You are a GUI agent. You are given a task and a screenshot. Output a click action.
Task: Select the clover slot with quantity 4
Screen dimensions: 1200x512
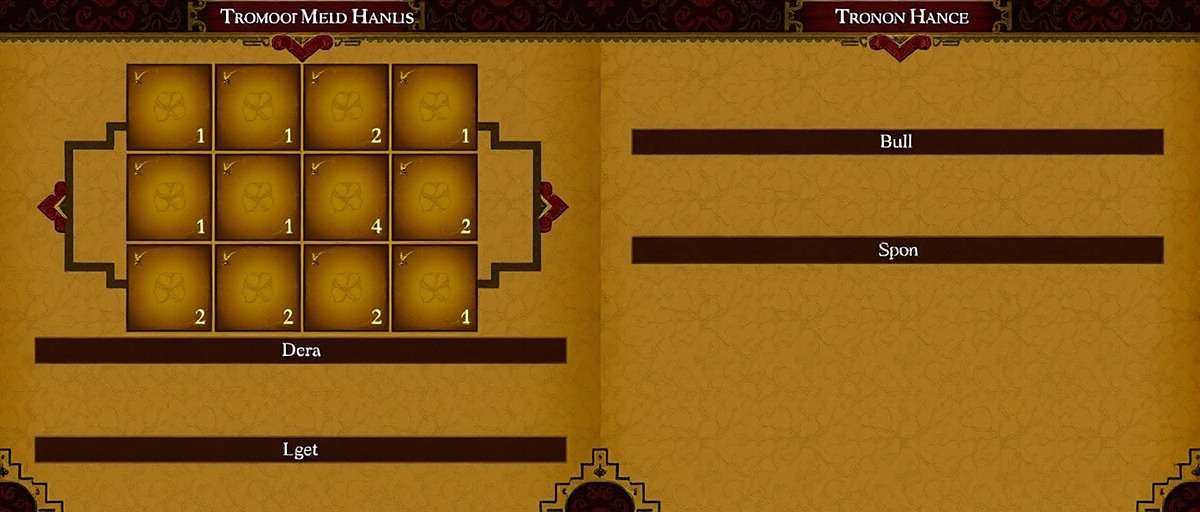346,197
